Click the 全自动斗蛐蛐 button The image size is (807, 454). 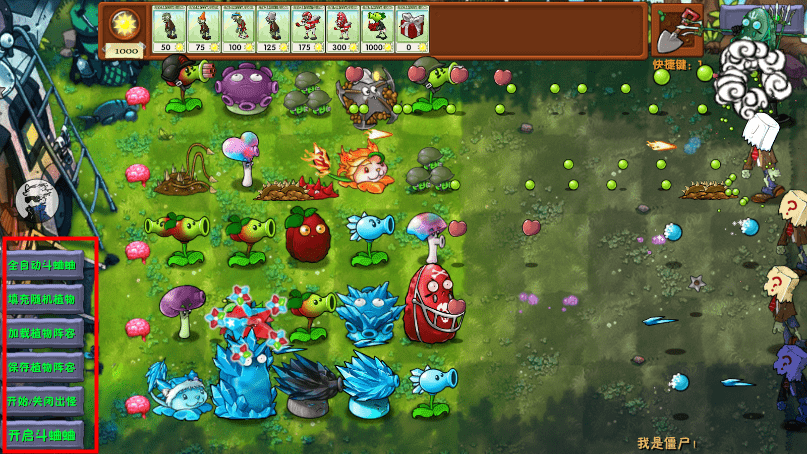point(44,265)
